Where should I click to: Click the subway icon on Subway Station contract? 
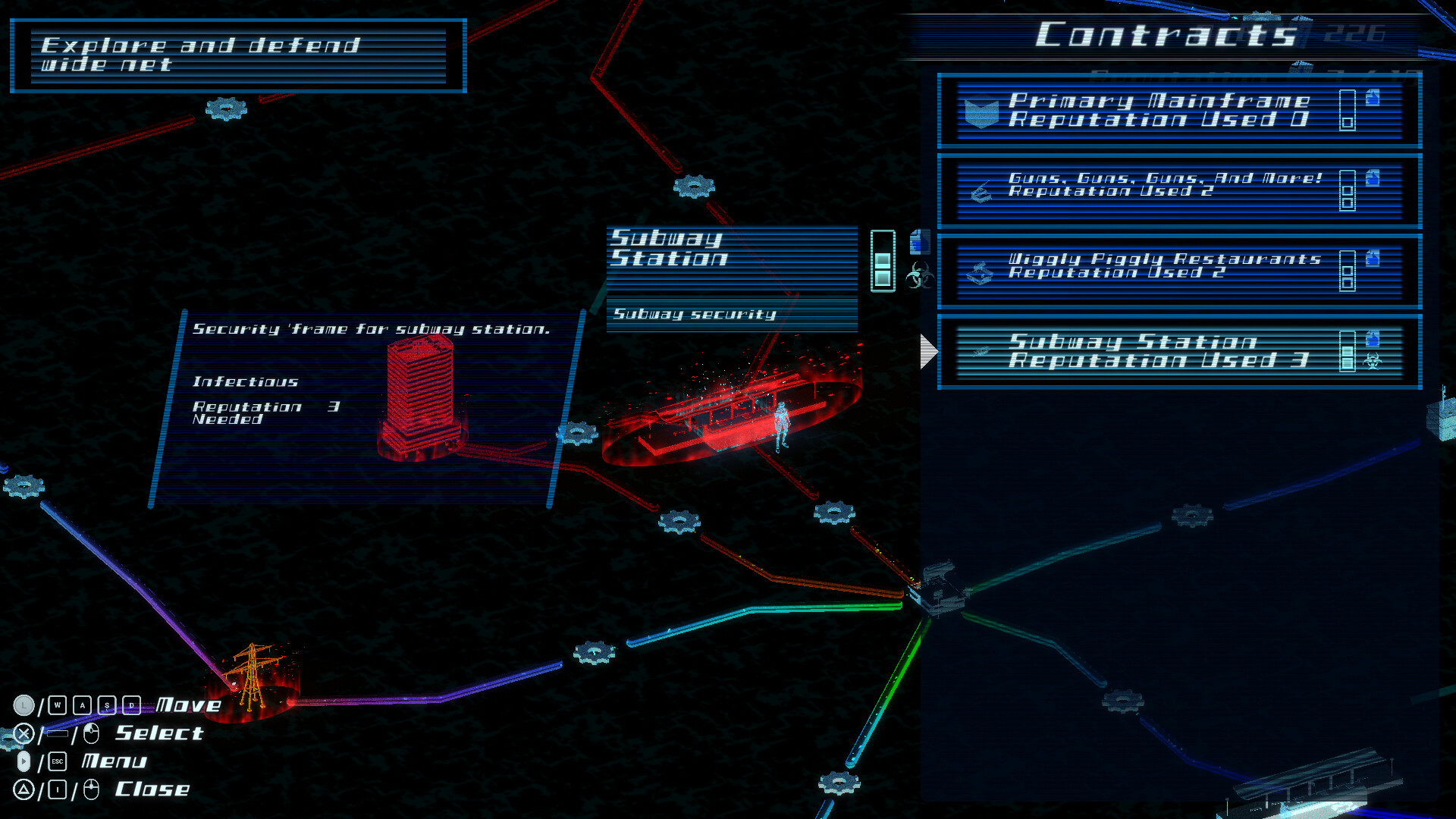pyautogui.click(x=981, y=351)
